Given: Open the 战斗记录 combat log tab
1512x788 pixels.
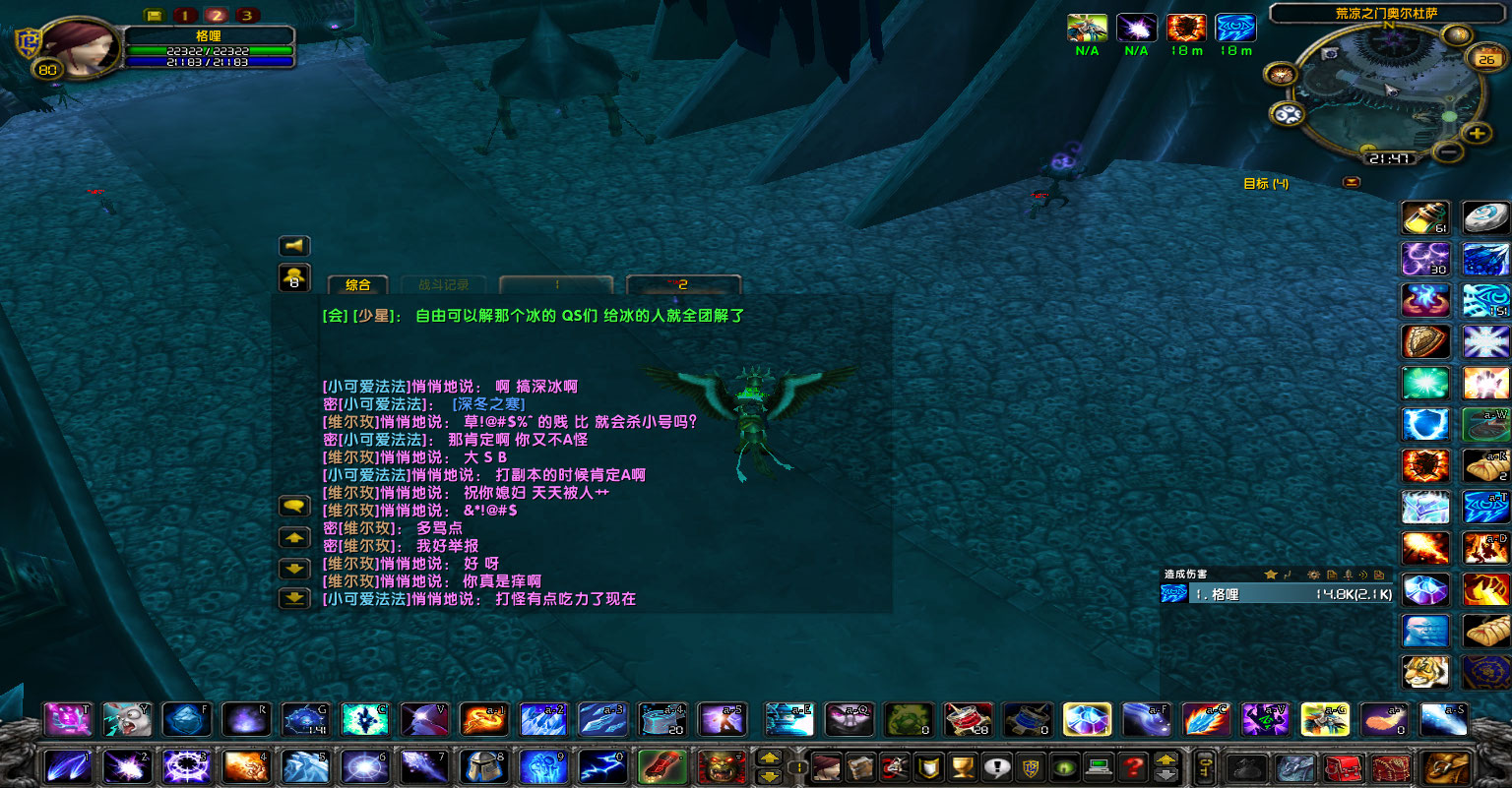Looking at the screenshot, I should [x=442, y=284].
